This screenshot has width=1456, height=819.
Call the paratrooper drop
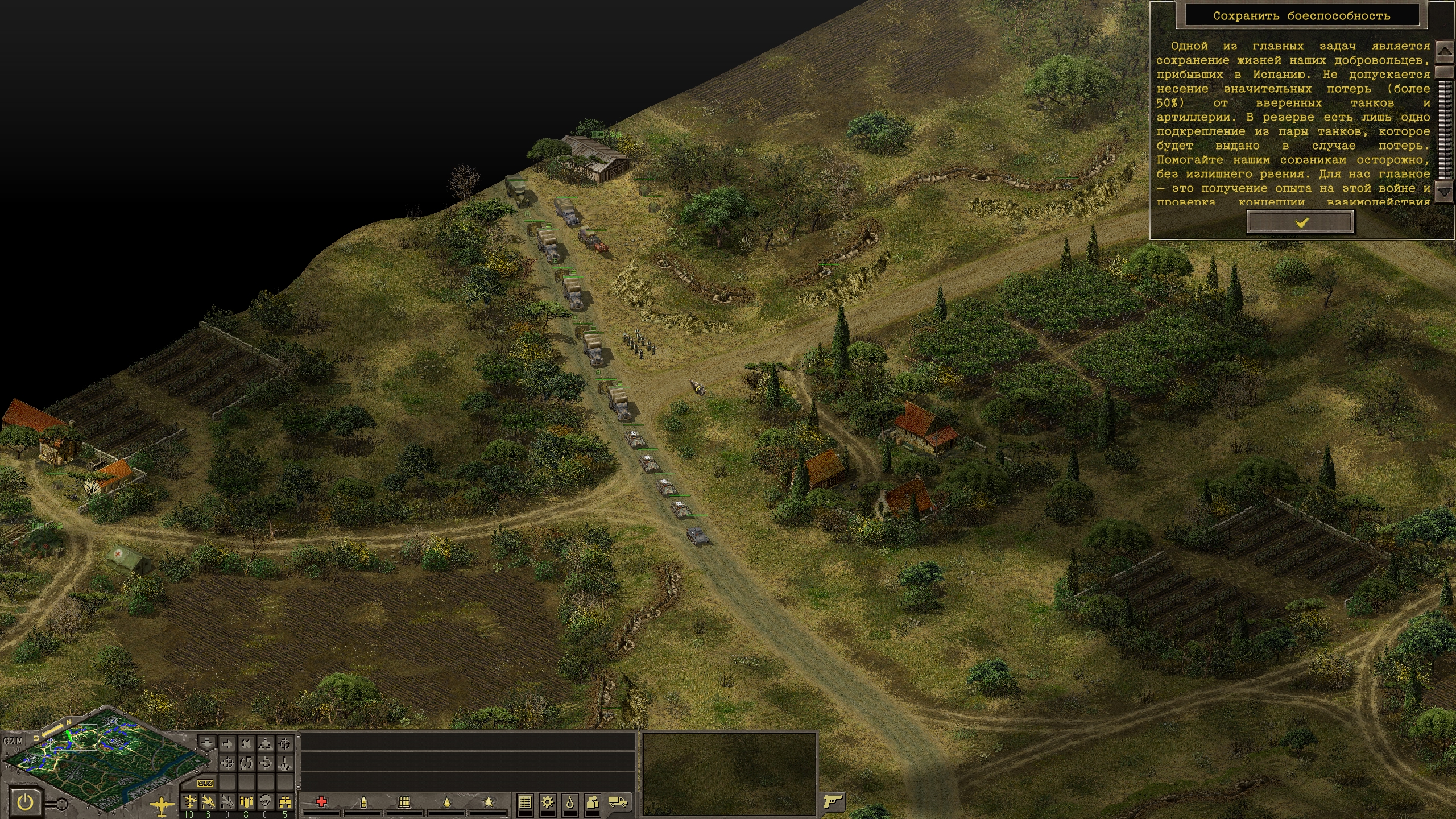[266, 802]
